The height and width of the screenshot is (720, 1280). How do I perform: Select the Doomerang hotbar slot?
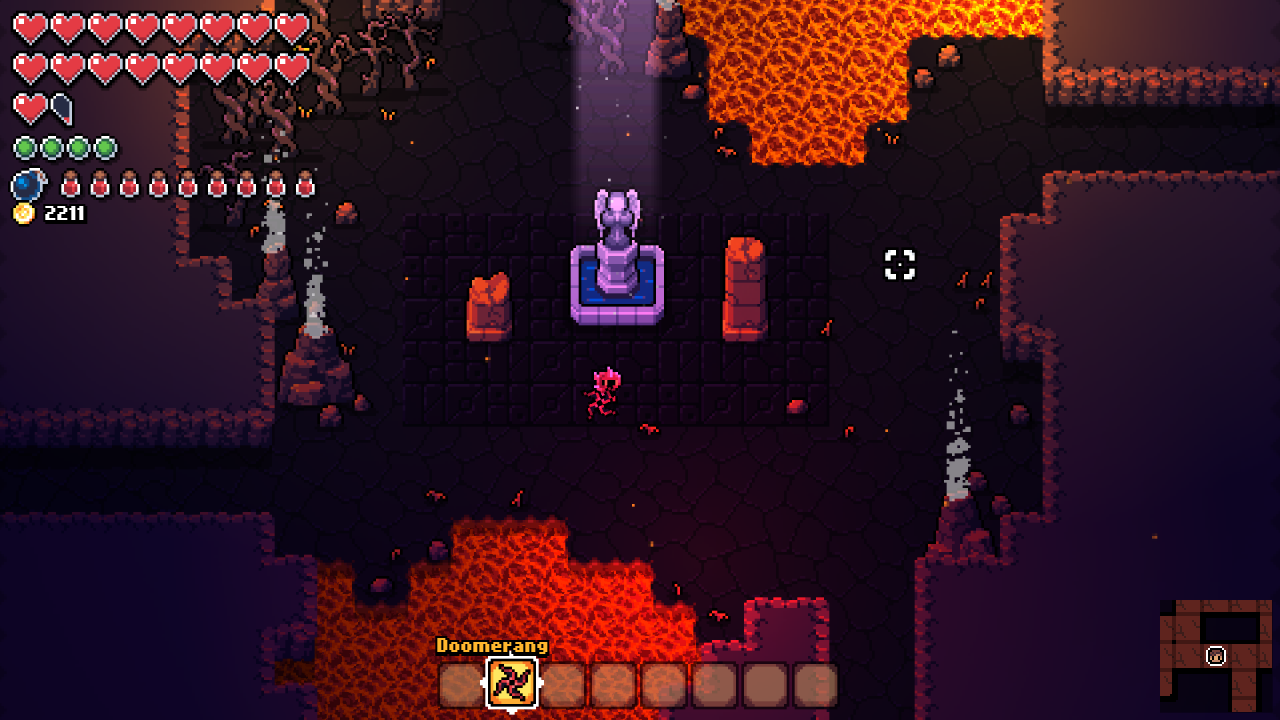512,684
